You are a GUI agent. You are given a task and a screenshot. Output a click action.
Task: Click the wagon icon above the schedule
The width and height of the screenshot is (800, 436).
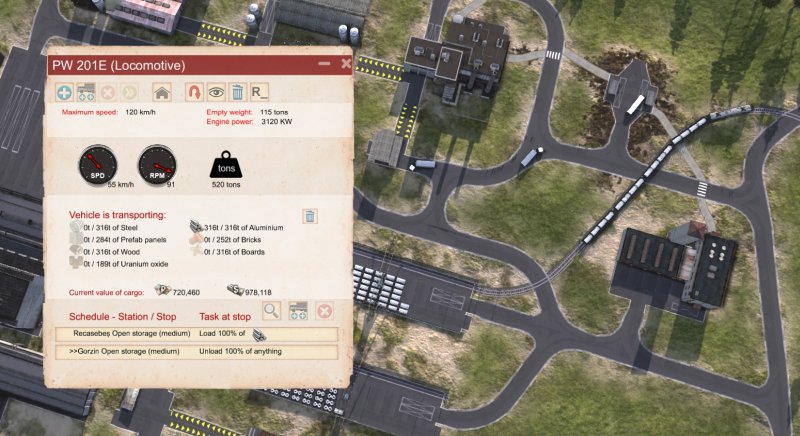pyautogui.click(x=297, y=311)
